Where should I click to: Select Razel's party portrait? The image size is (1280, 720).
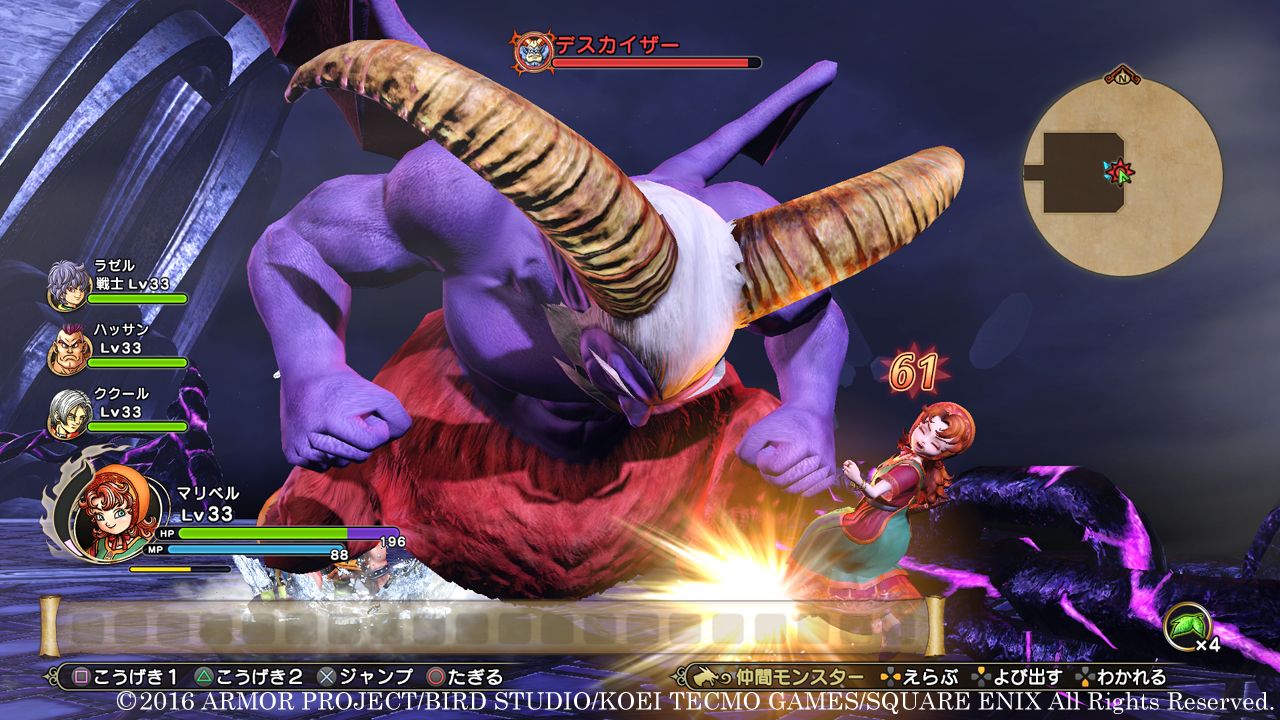[68, 285]
